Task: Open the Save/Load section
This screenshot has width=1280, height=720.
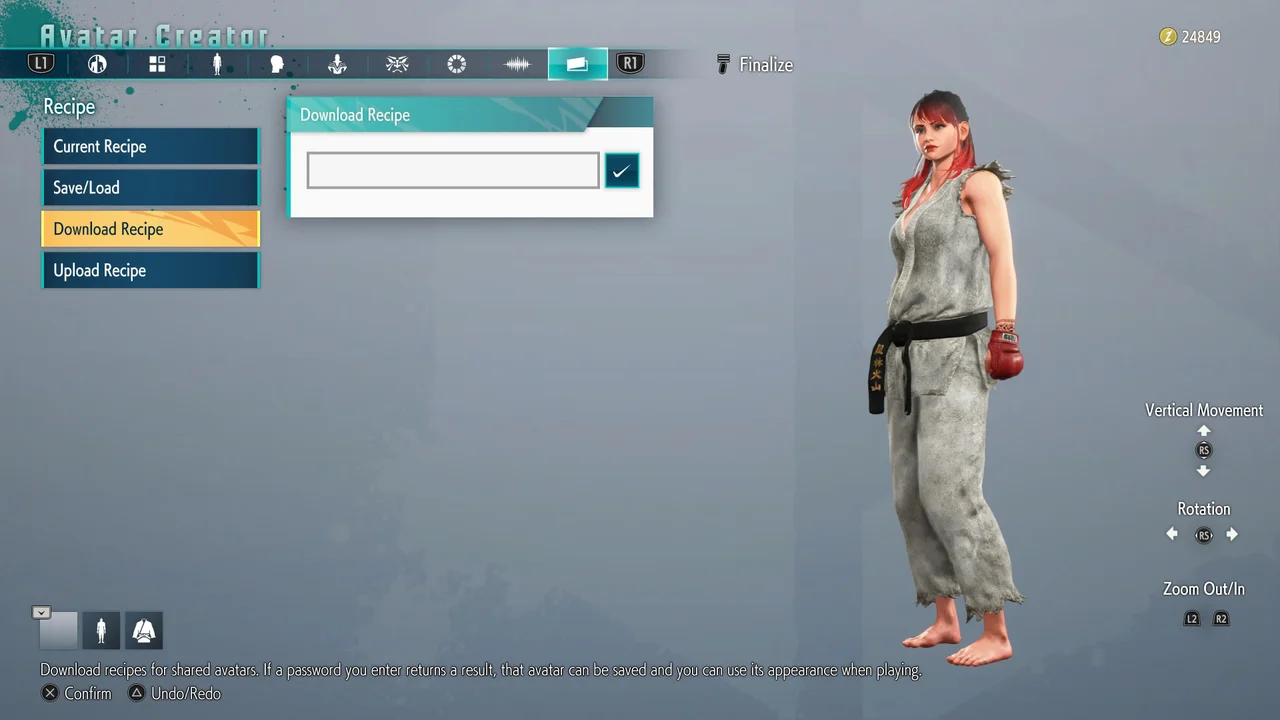Action: click(x=150, y=187)
